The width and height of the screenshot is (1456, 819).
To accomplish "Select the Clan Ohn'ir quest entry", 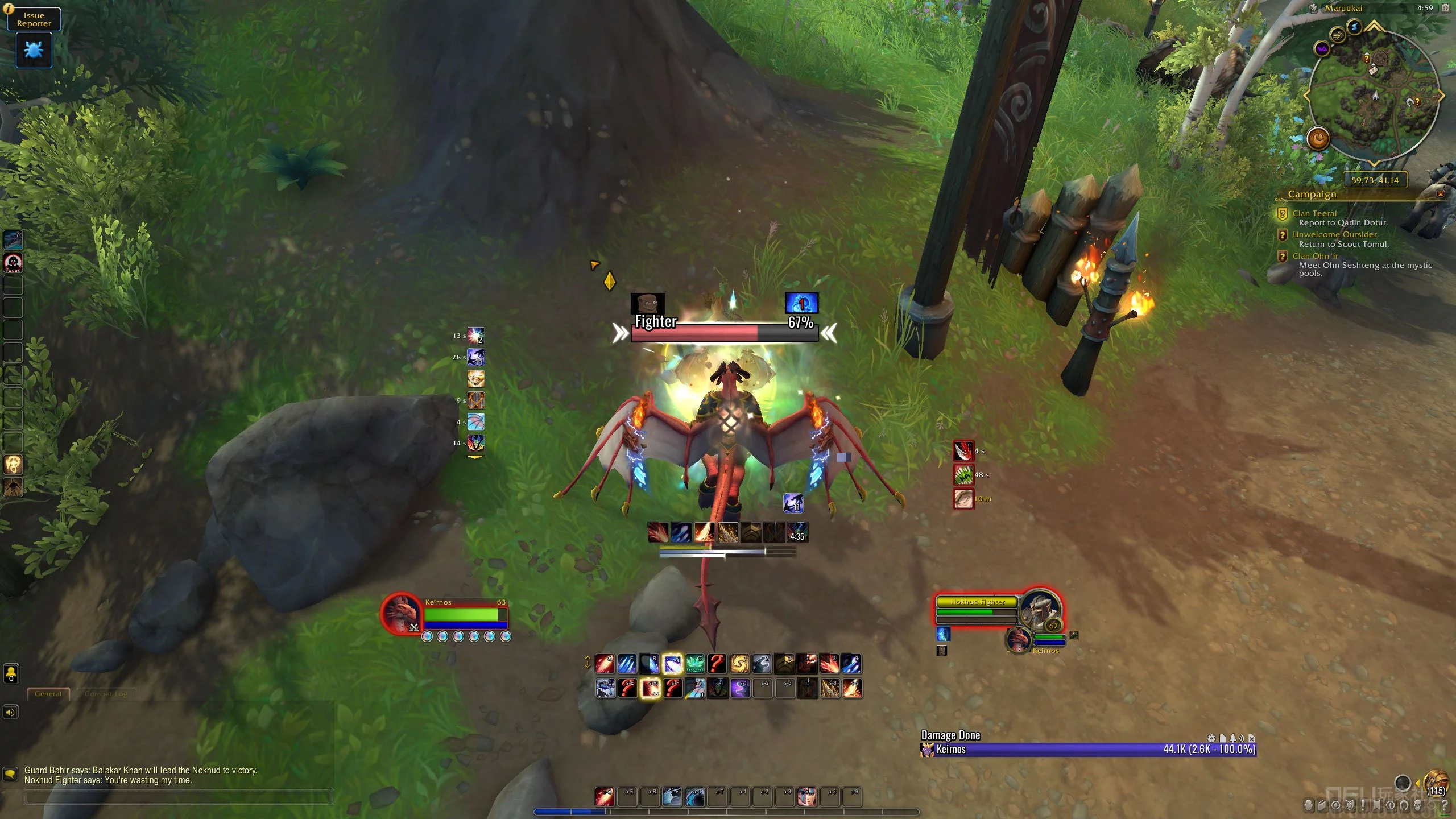I will tap(1315, 256).
